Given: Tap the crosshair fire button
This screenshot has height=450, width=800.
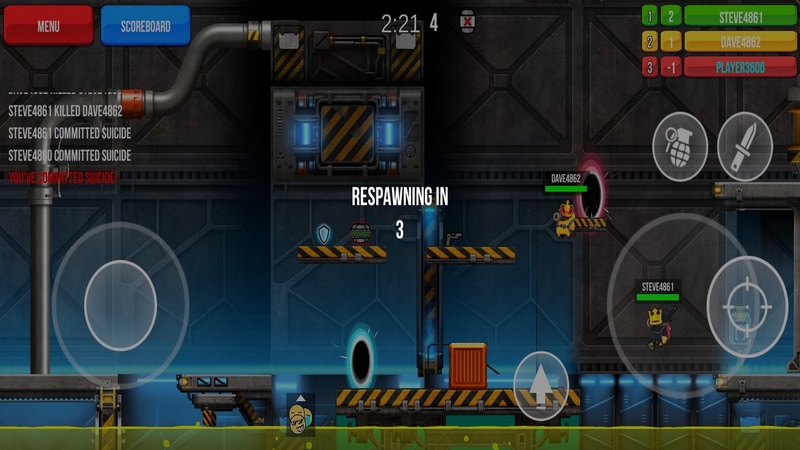Looking at the screenshot, I should (747, 307).
